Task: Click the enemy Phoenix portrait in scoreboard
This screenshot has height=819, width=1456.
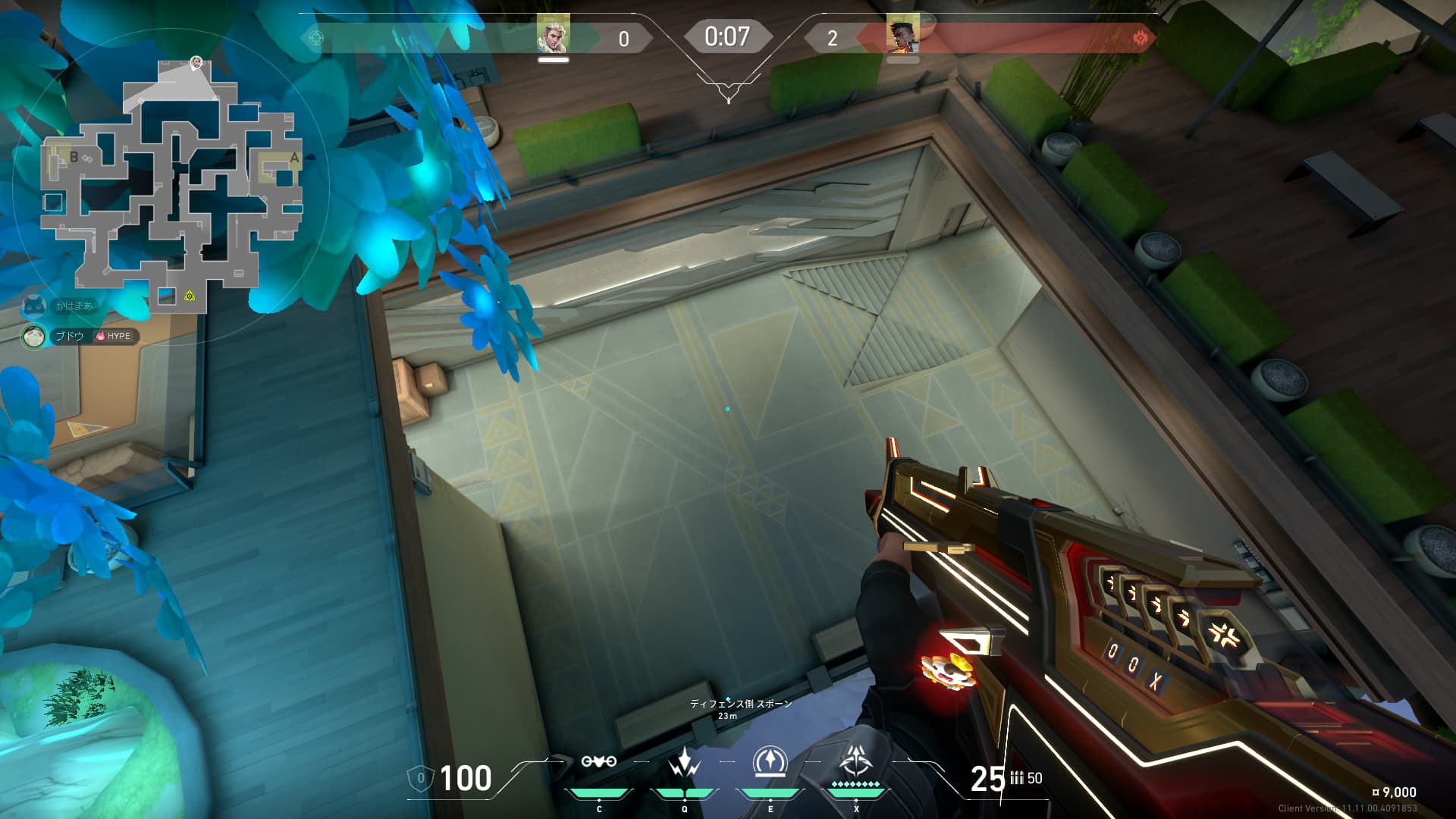Action: pos(902,35)
